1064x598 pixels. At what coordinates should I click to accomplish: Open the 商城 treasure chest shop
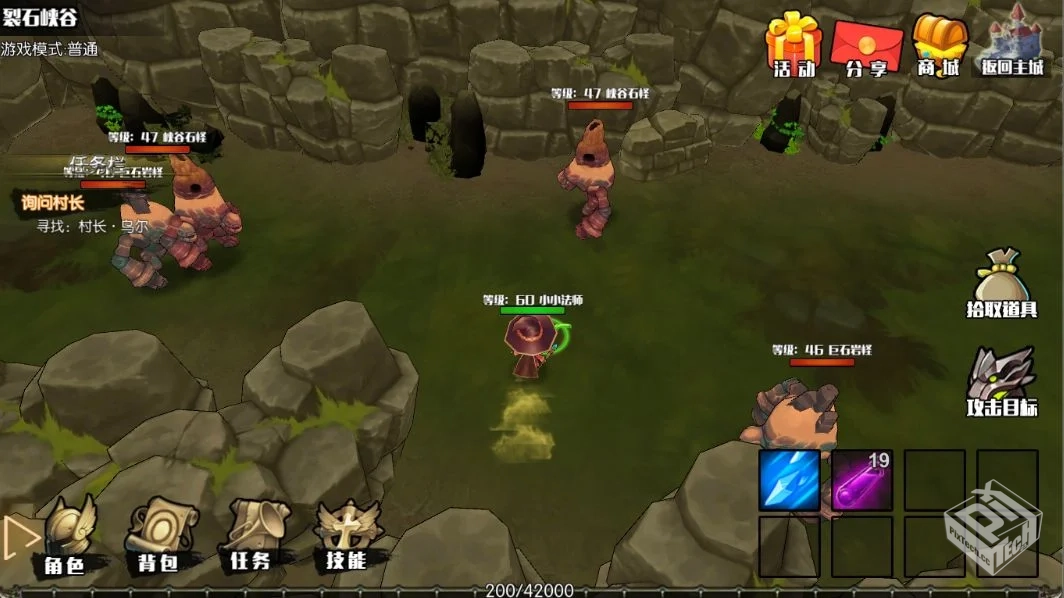pos(939,46)
